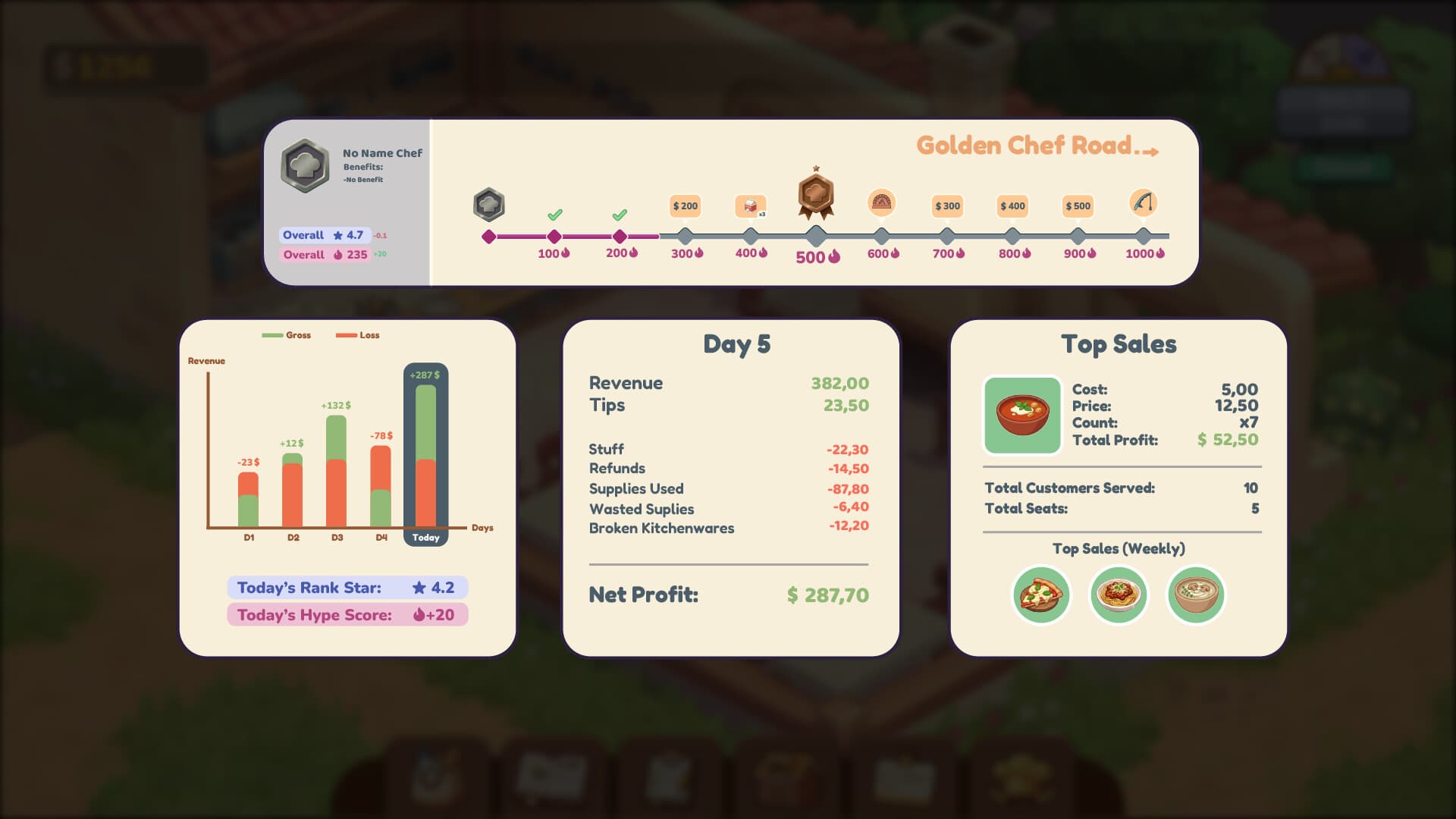Click the chef hat at the road start

click(488, 203)
